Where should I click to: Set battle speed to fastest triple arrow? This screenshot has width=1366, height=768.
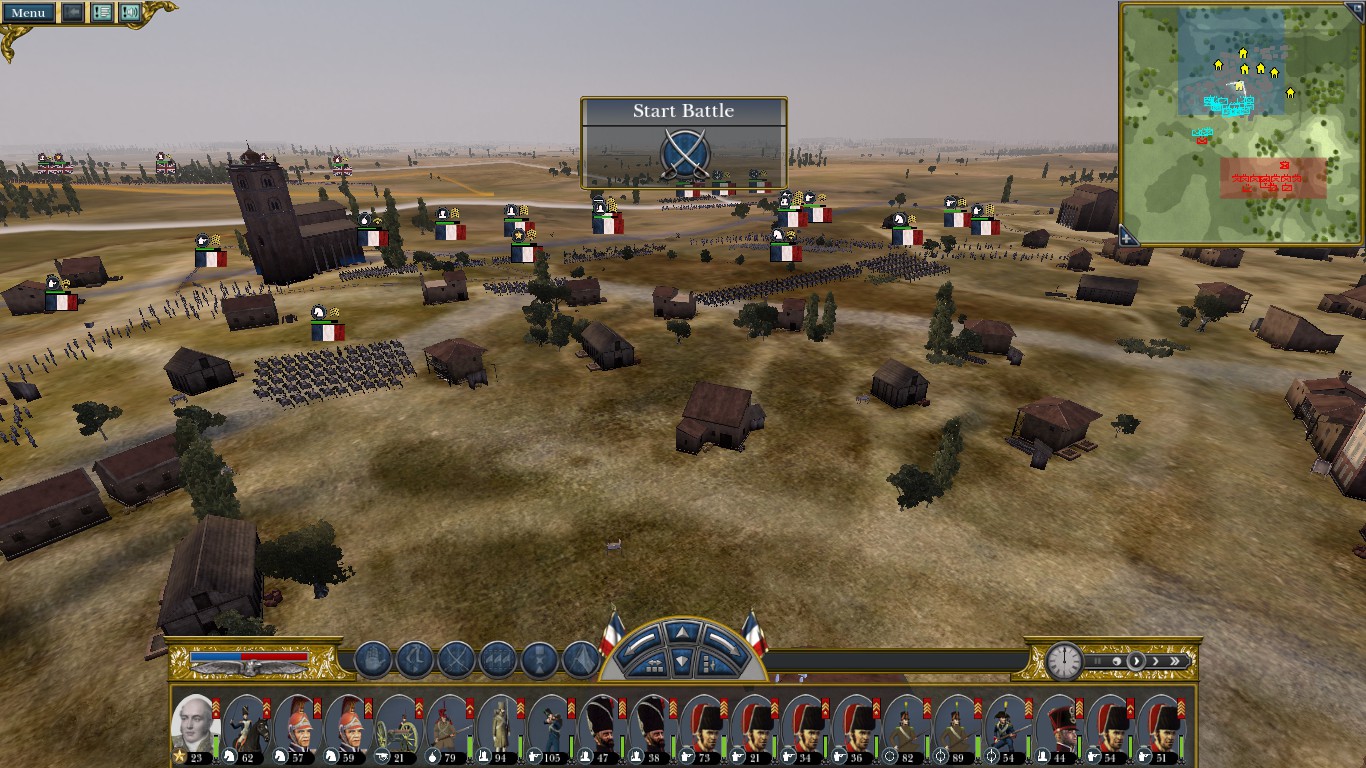(1177, 661)
